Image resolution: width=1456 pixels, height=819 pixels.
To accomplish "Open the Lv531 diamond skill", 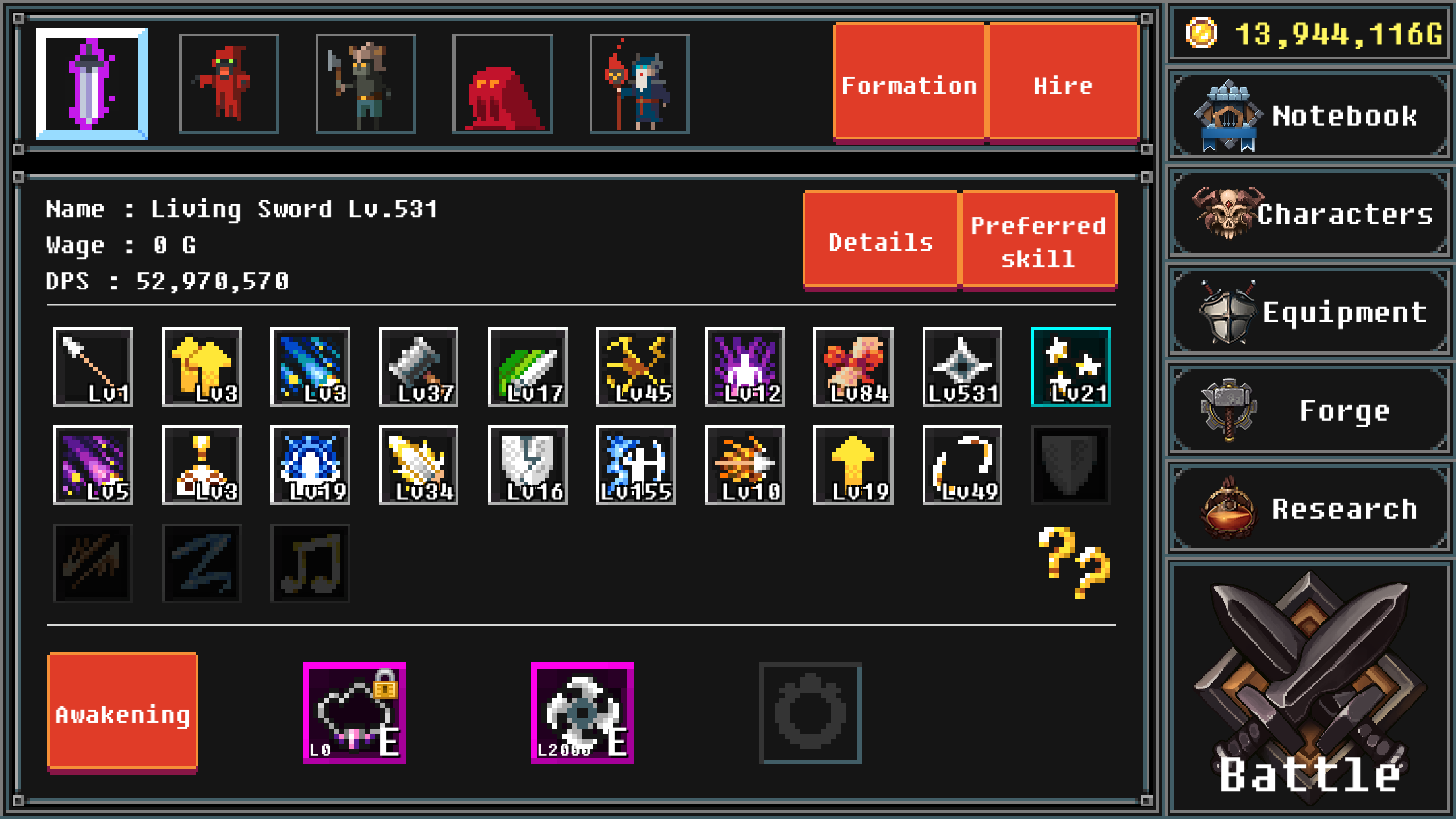I will 962,367.
